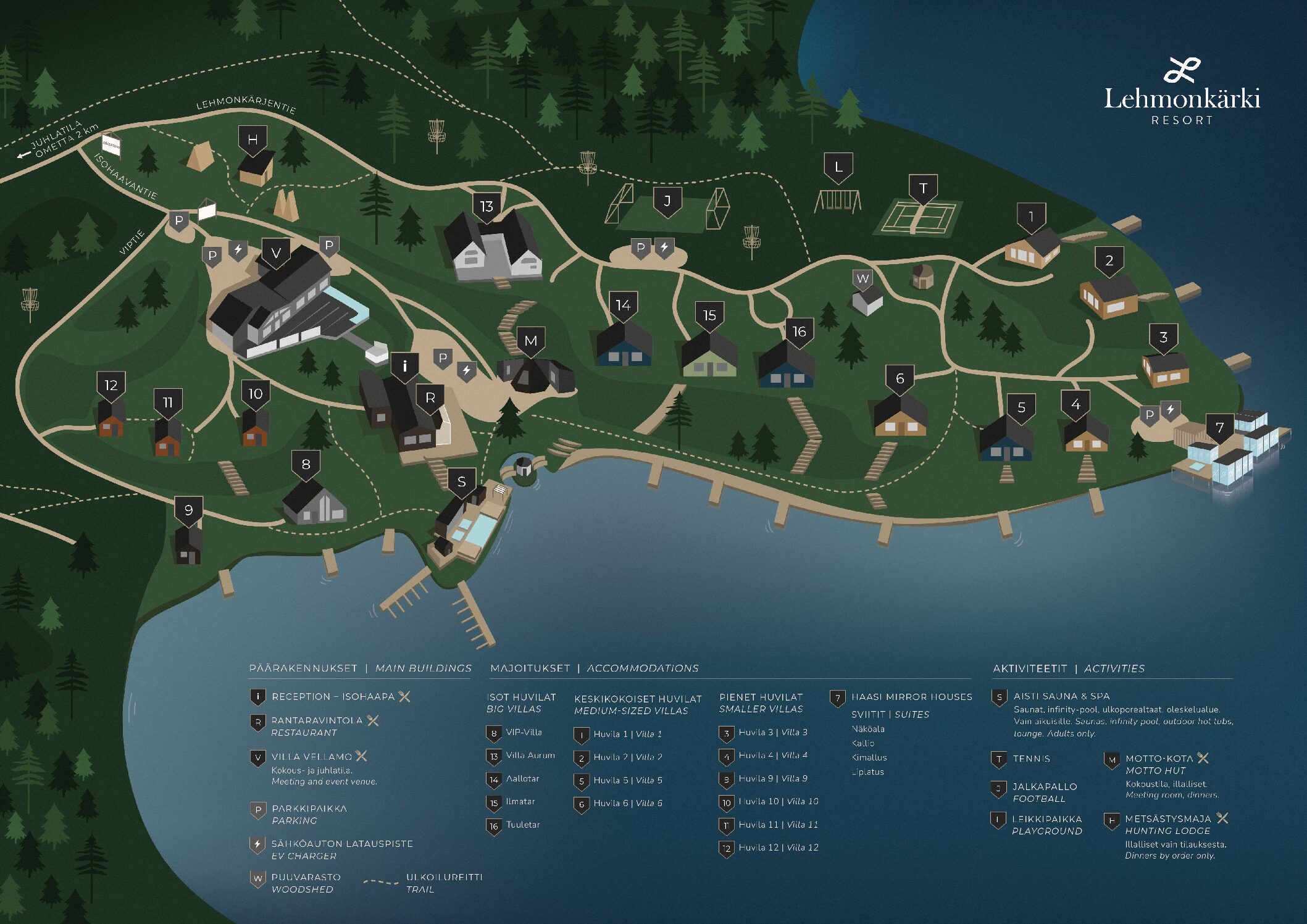Select the Reception – Isohaapa legend entry

pos(333,697)
